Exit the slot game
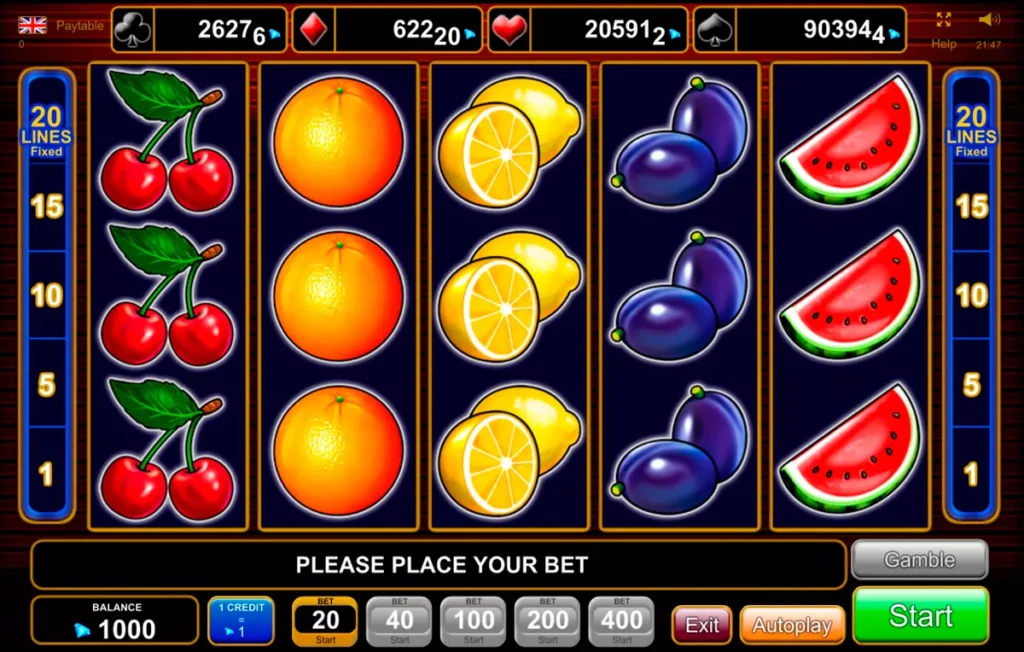Screen dimensions: 1024x652 pos(701,625)
